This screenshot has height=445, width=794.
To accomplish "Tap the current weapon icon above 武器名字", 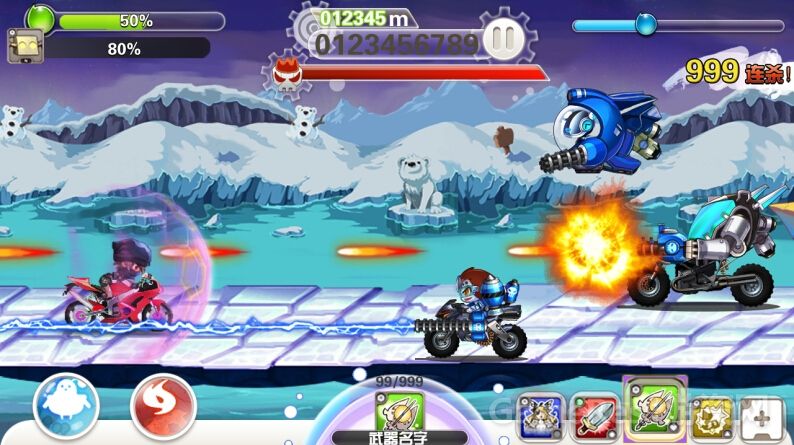I will pos(399,412).
